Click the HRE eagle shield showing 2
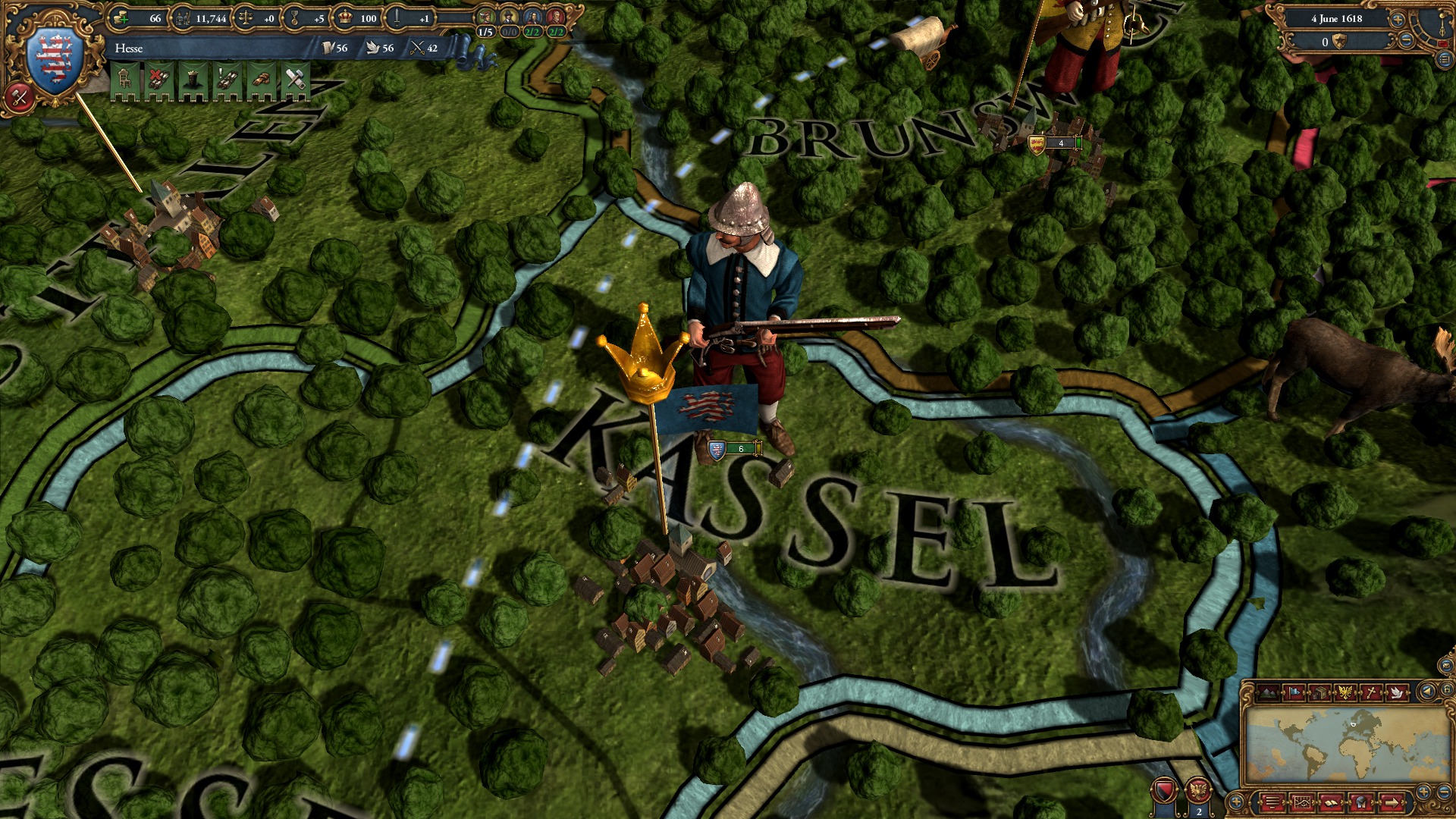Screen dimensions: 1456x819 pos(1200,790)
